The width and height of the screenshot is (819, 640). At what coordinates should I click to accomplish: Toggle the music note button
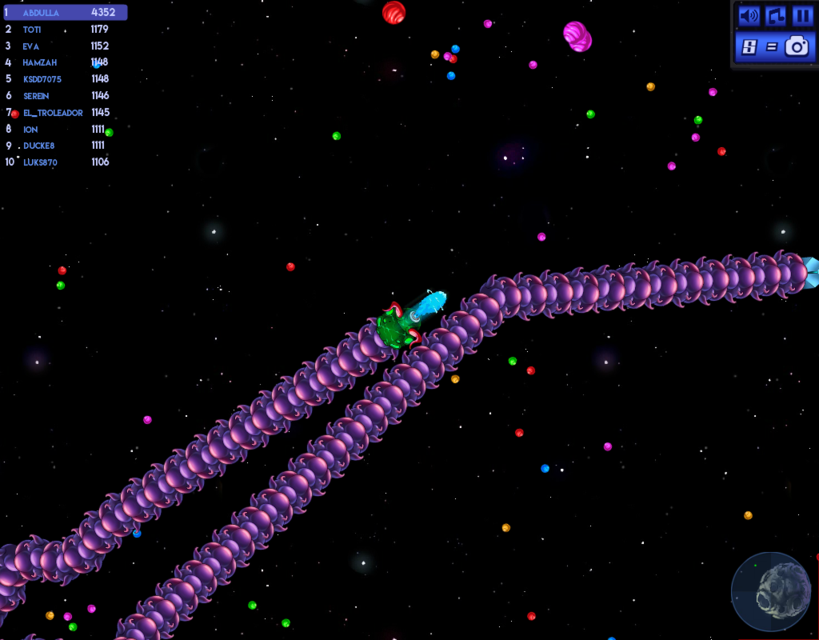tap(775, 16)
